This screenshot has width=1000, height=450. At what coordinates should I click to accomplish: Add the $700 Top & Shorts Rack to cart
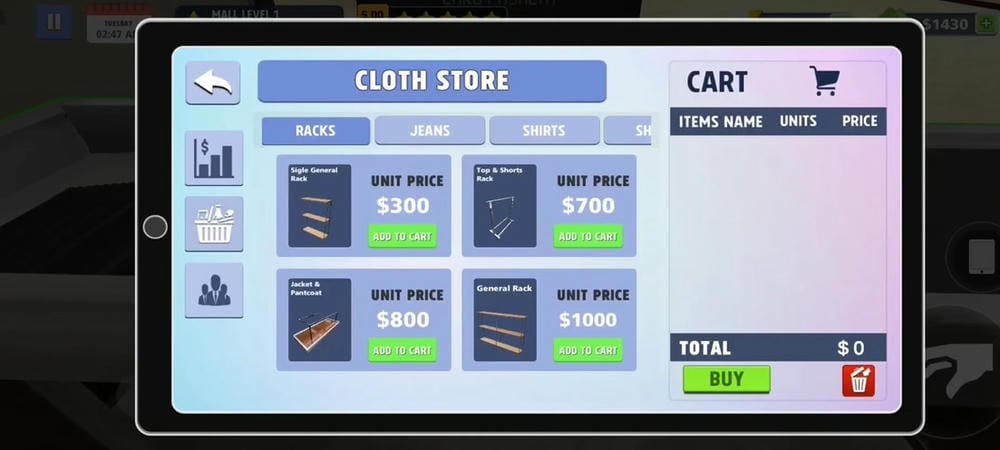point(588,237)
